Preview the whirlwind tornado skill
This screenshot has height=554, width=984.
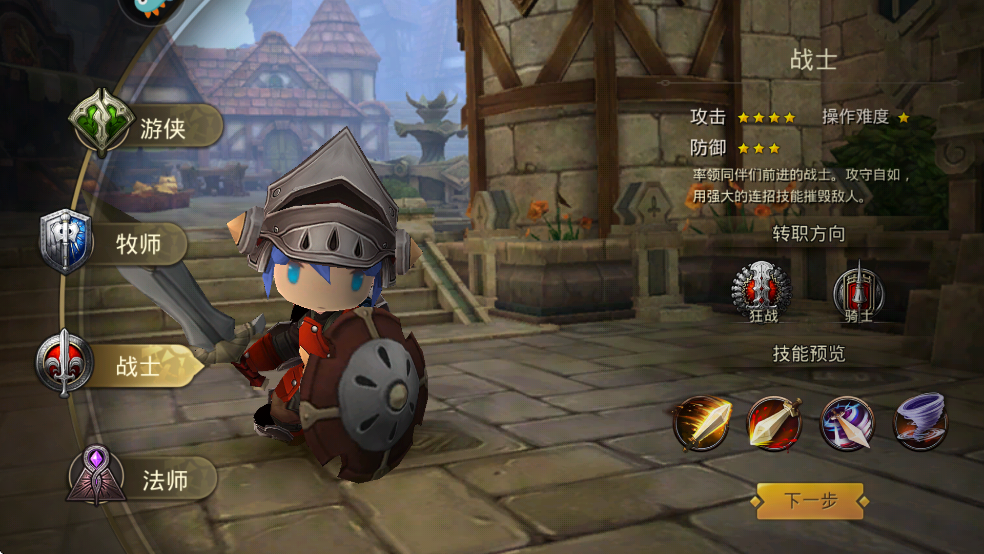pyautogui.click(x=919, y=423)
